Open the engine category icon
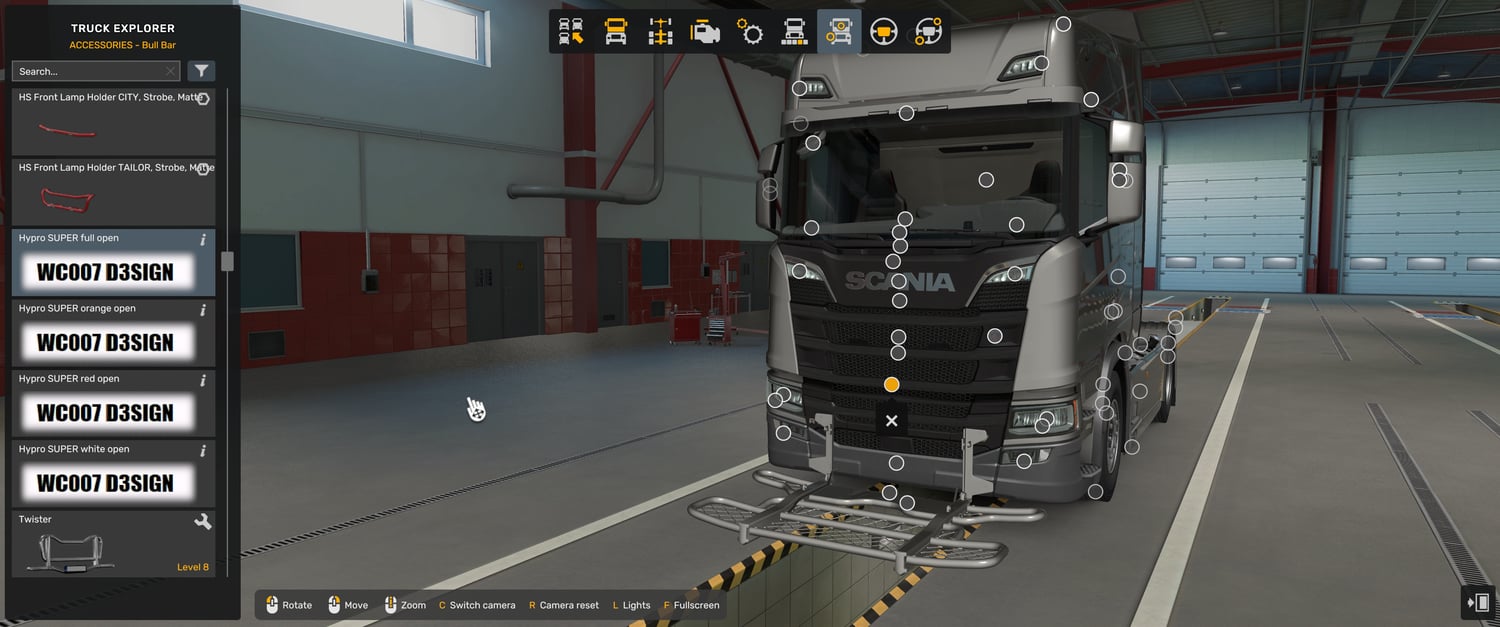1500x627 pixels. (705, 32)
